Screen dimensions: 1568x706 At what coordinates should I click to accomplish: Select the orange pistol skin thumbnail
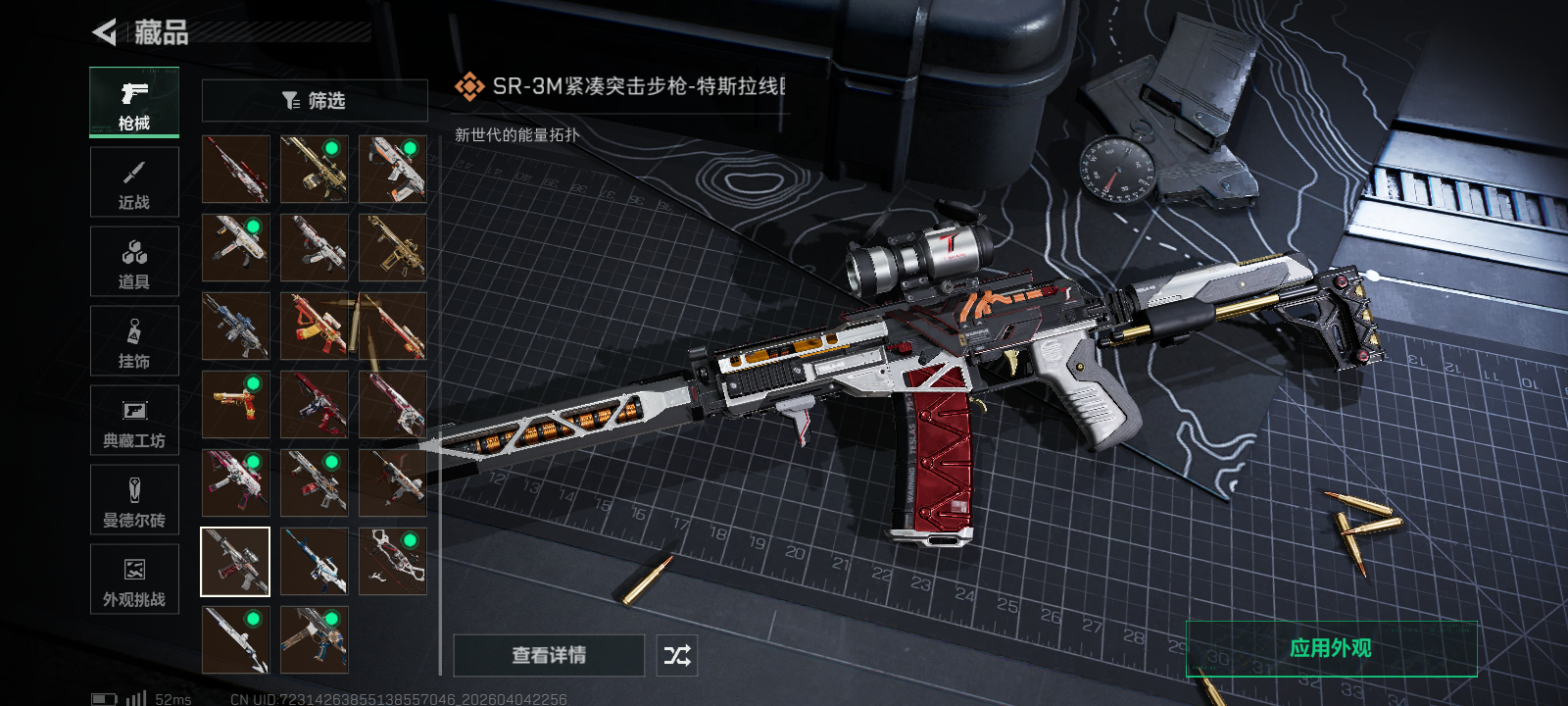pyautogui.click(x=235, y=404)
